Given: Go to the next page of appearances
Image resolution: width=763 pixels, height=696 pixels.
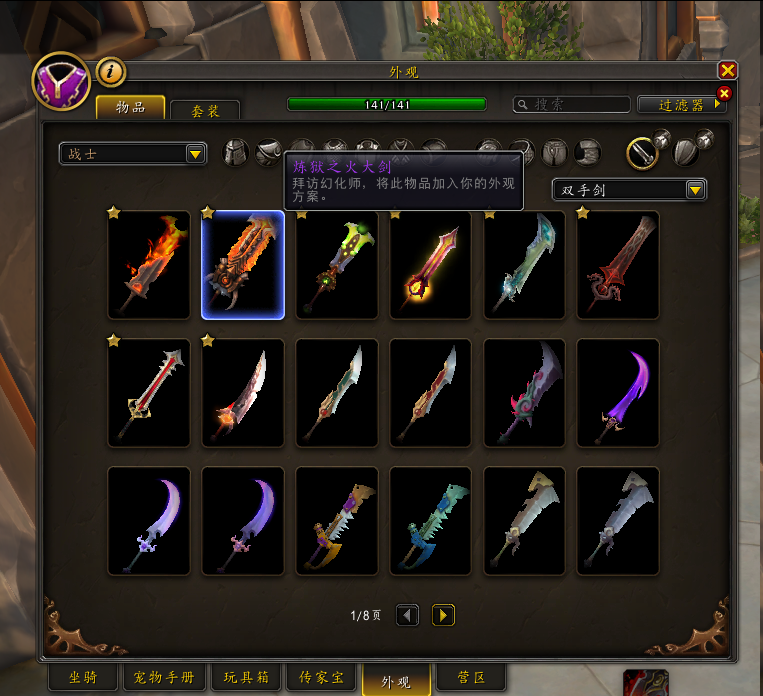Looking at the screenshot, I should [x=443, y=615].
